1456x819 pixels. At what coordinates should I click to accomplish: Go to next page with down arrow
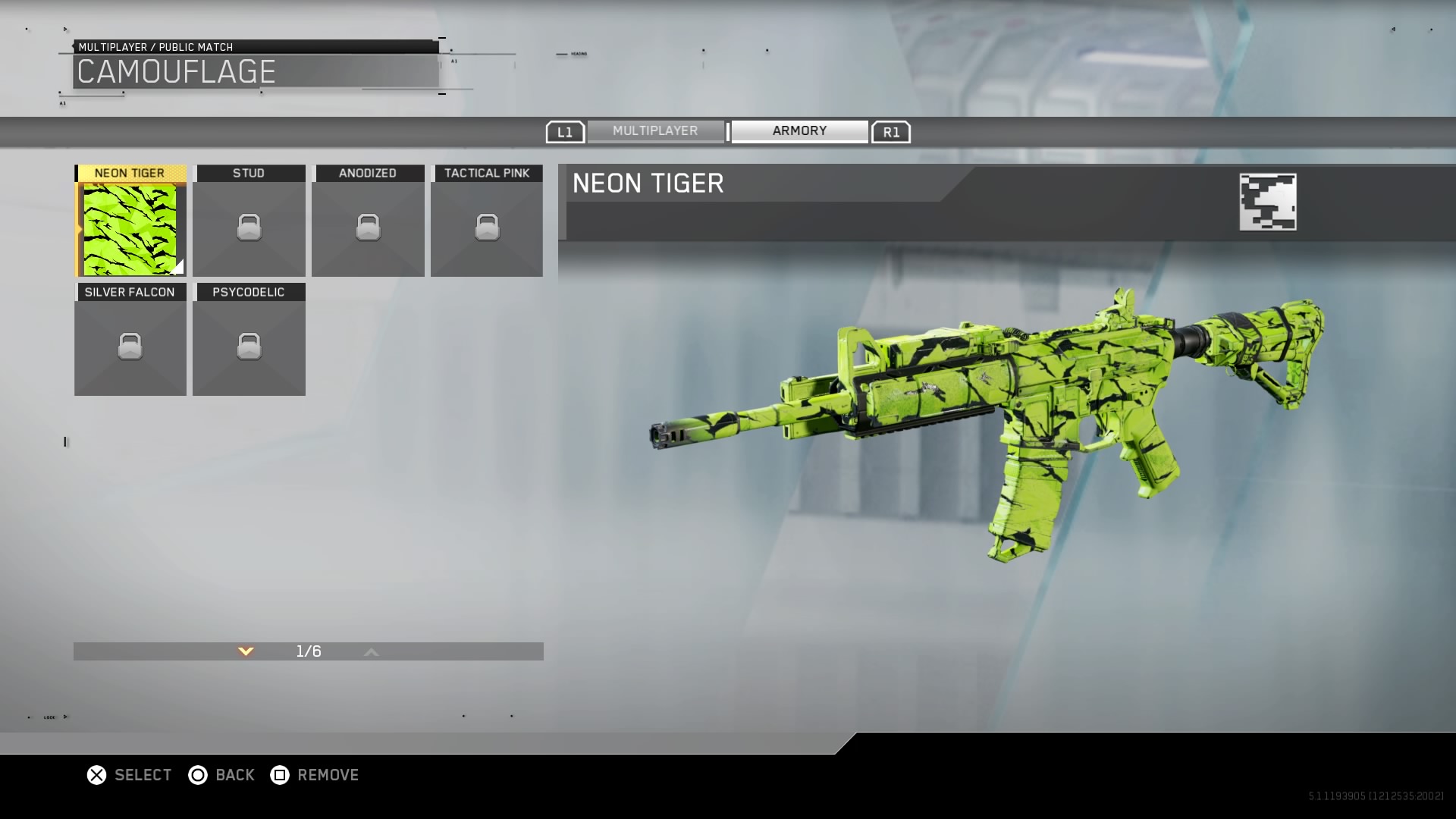(246, 651)
